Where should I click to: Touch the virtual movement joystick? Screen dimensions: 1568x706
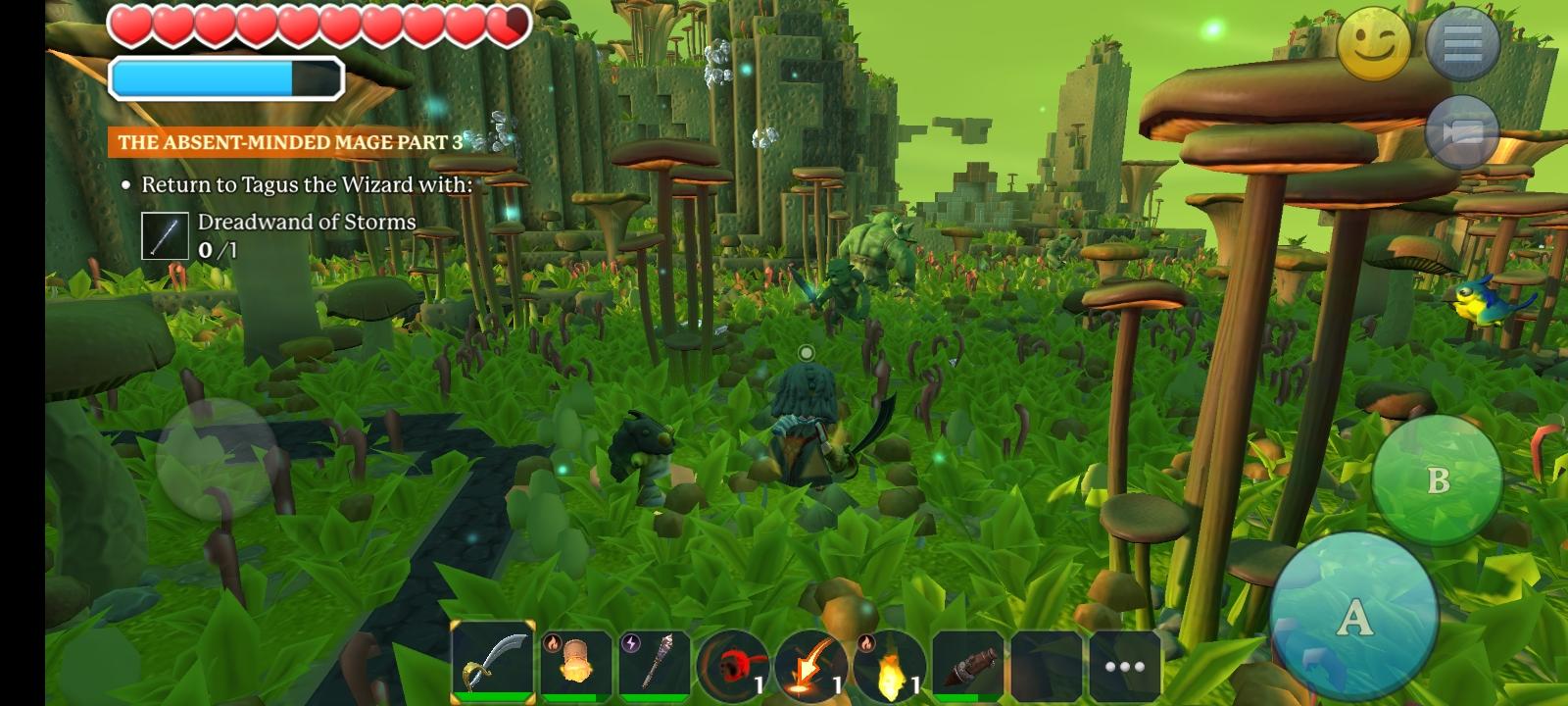point(218,459)
